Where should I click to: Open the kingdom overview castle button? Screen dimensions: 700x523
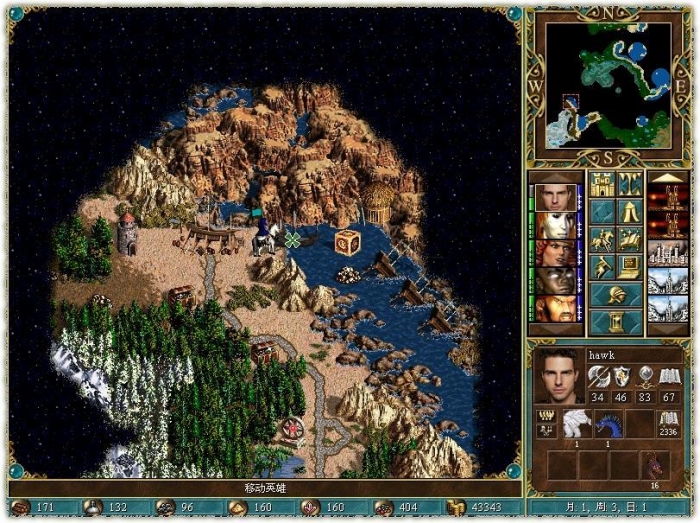click(x=602, y=184)
